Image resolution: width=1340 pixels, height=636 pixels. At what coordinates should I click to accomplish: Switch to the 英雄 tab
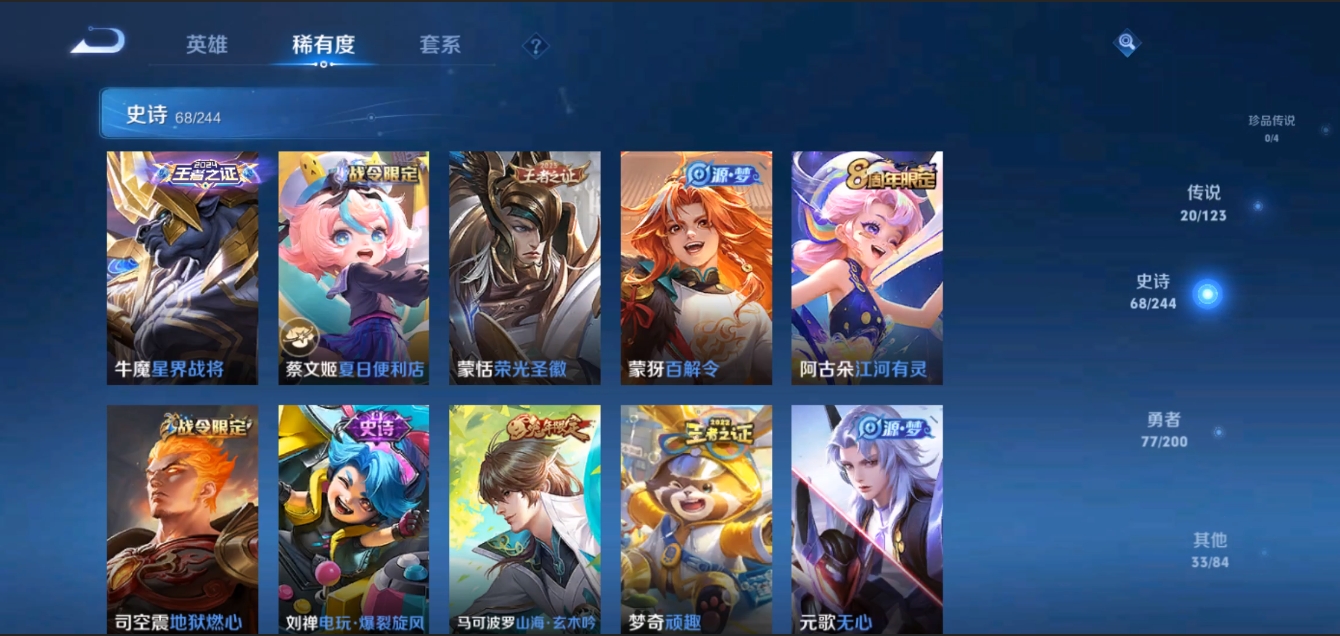[207, 45]
